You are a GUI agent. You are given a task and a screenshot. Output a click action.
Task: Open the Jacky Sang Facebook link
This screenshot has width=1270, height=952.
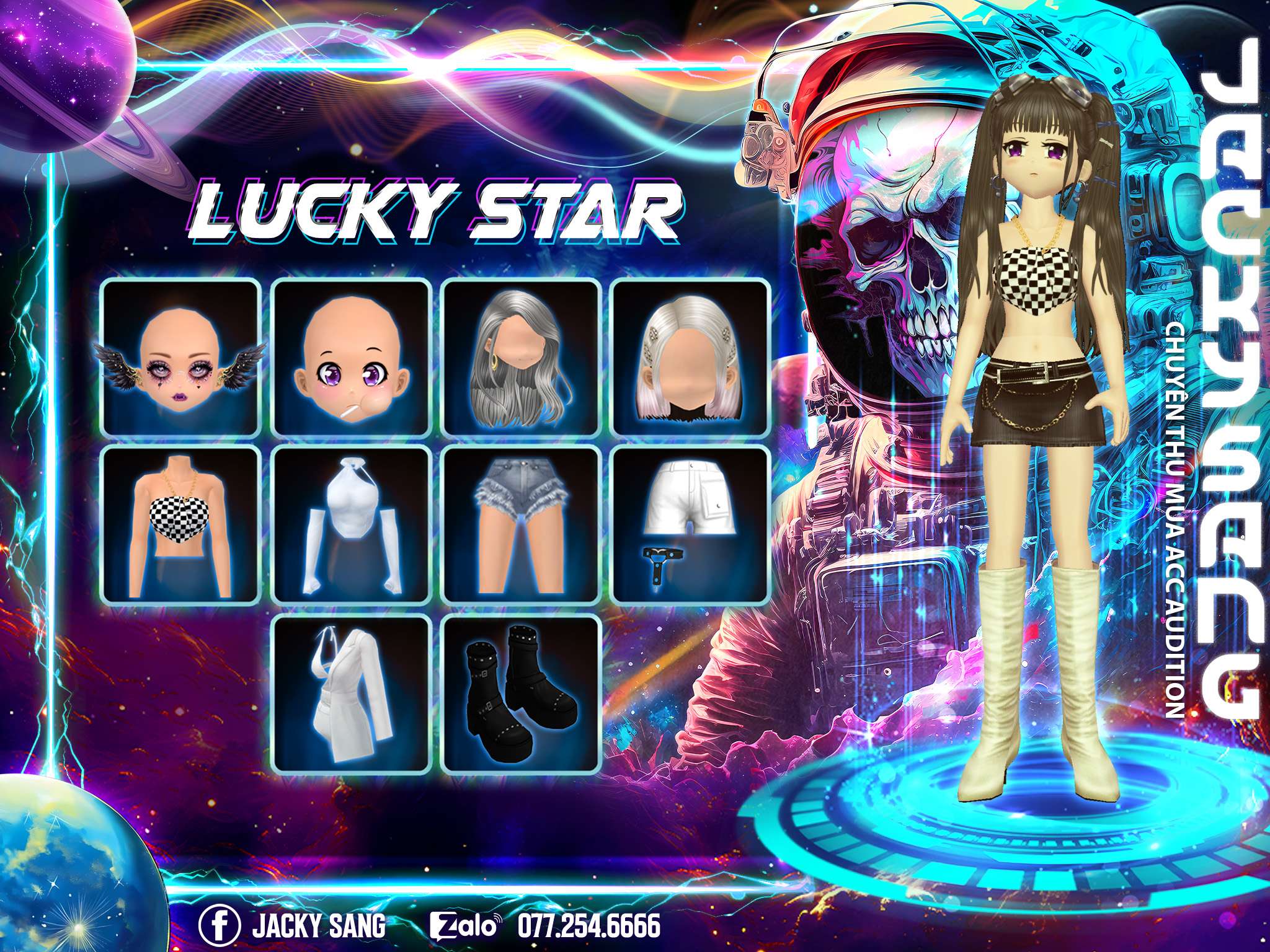click(x=293, y=910)
